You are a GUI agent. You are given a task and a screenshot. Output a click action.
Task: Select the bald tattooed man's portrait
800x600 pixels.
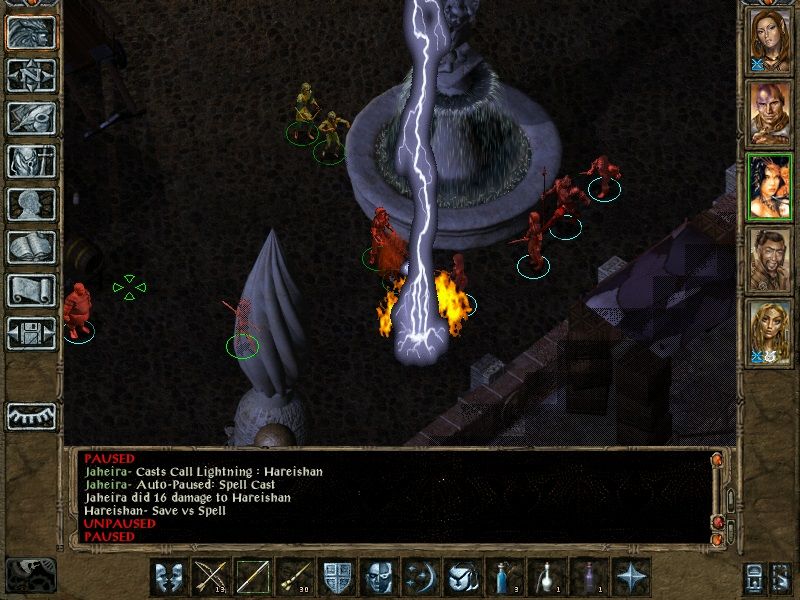[x=769, y=110]
